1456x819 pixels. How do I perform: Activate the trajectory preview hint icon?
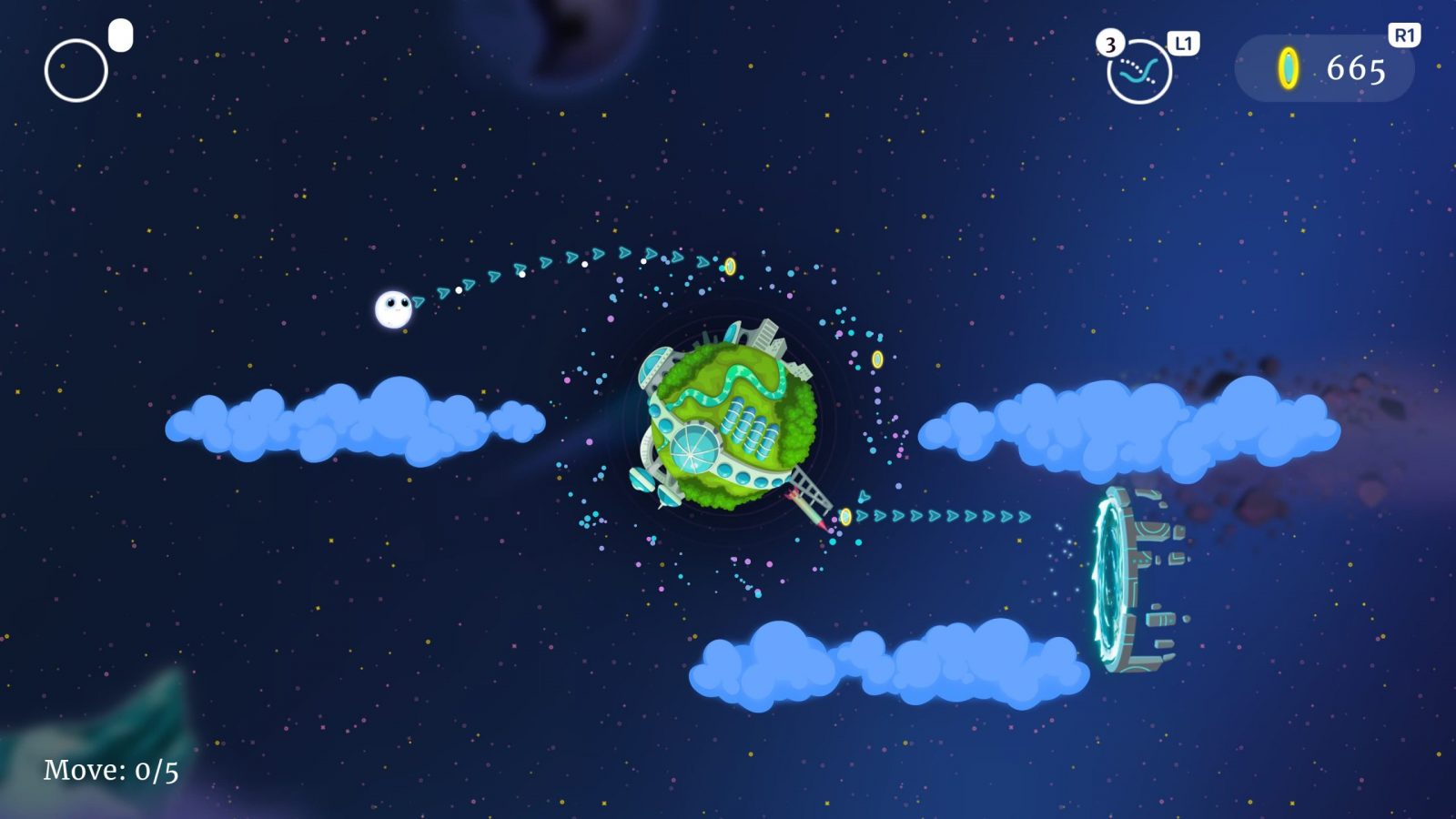click(x=1138, y=72)
